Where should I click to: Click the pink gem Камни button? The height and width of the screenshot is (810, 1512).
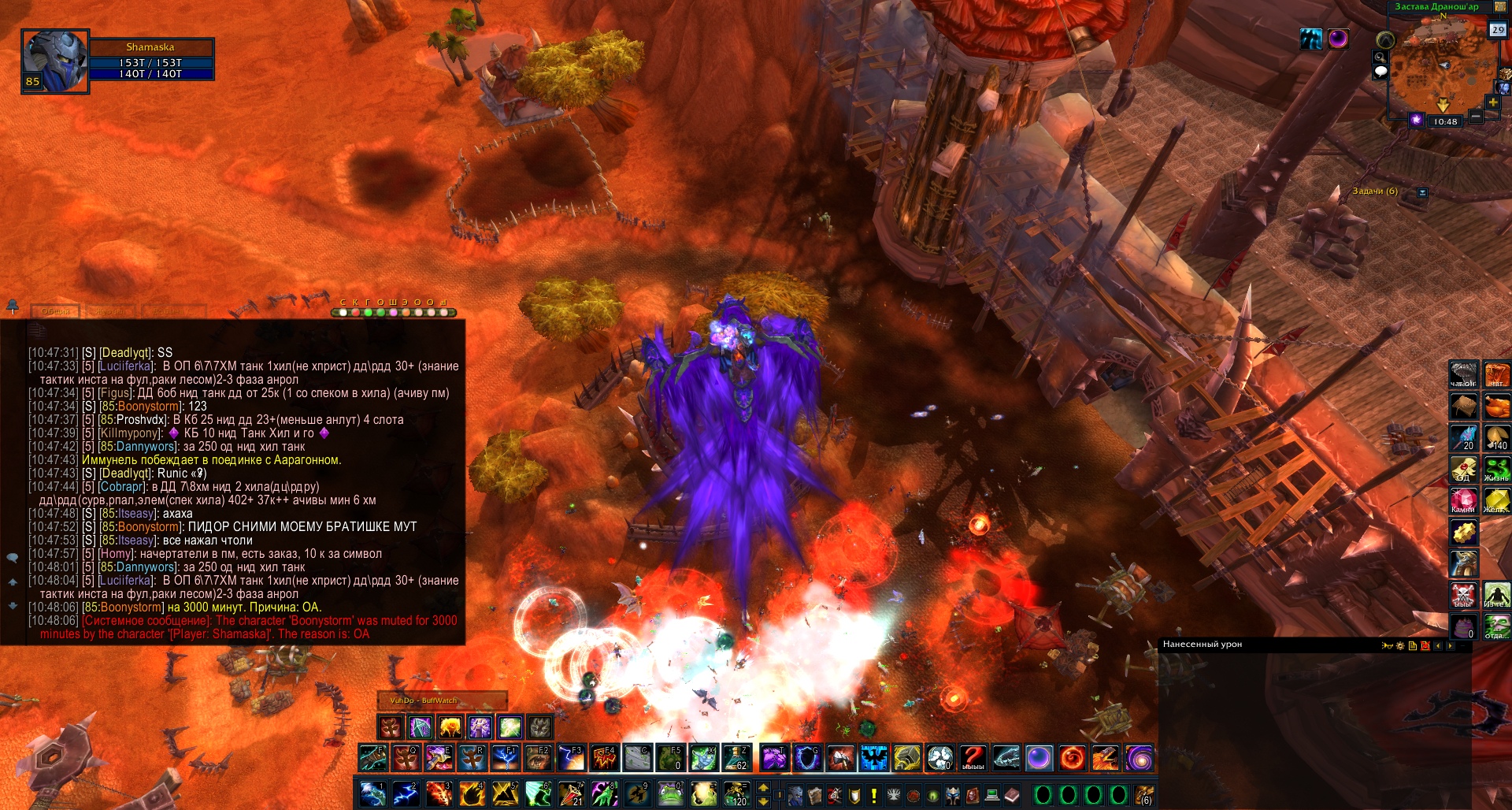tap(1464, 500)
